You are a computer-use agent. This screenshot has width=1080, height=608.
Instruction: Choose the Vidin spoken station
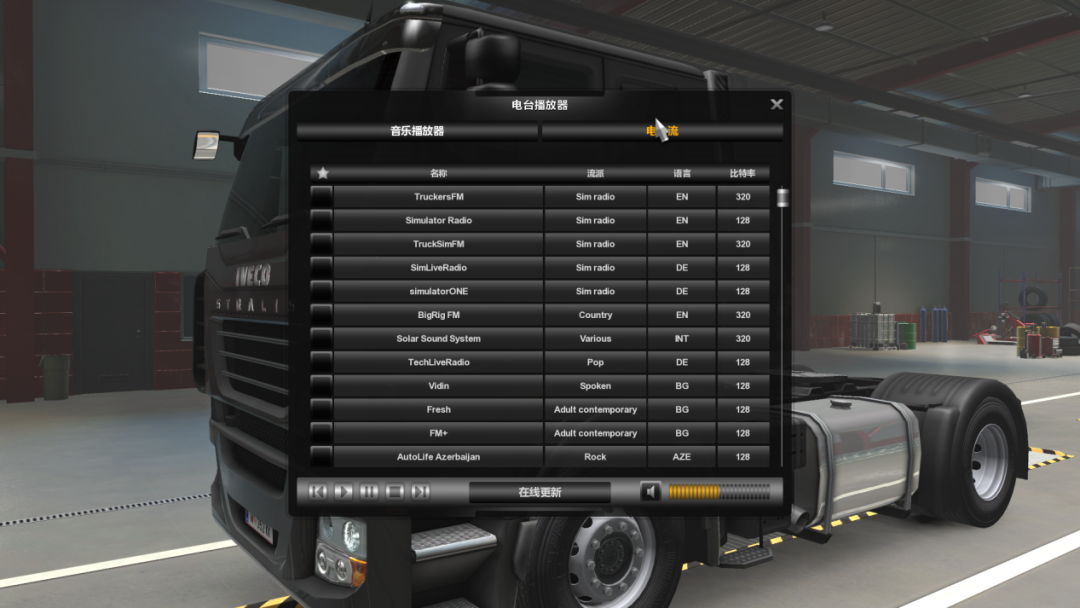tap(439, 386)
